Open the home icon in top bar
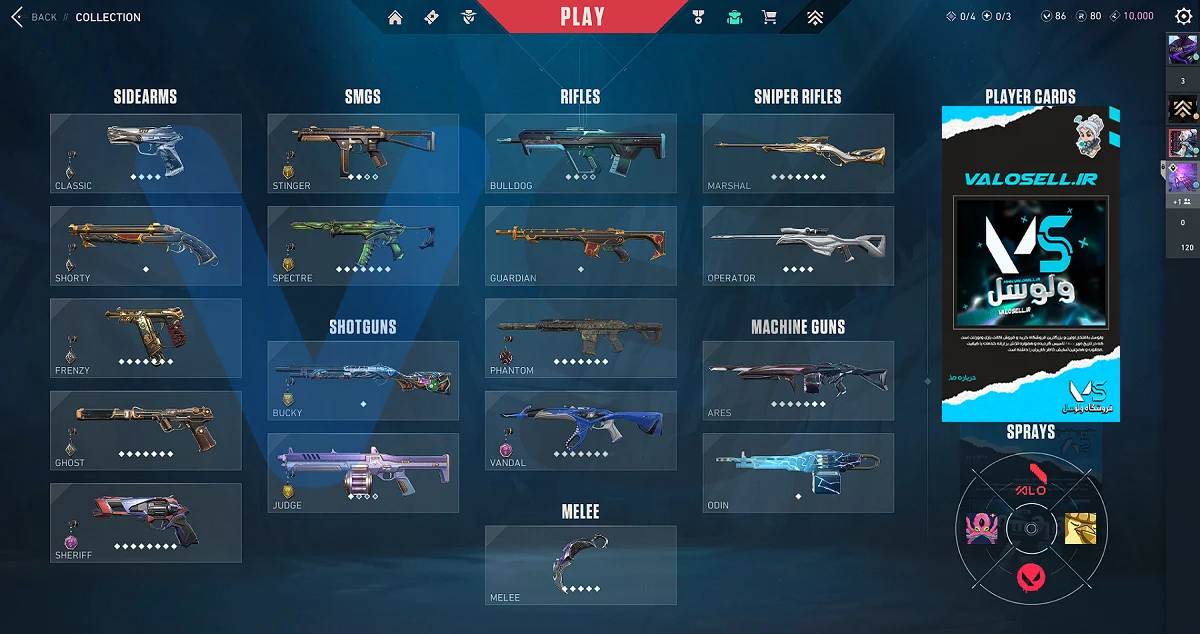The image size is (1200, 634). click(395, 17)
